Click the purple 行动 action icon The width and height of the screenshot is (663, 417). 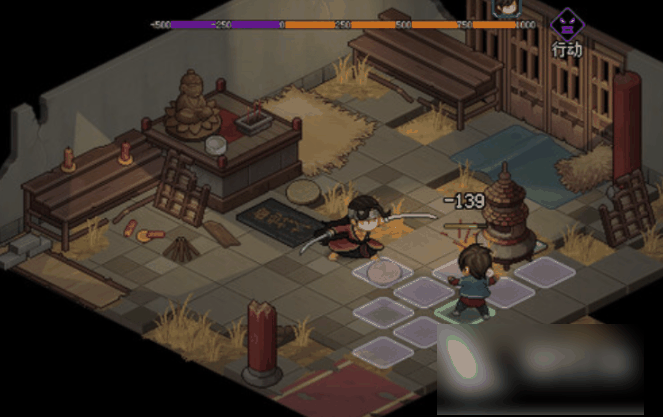pyautogui.click(x=568, y=23)
